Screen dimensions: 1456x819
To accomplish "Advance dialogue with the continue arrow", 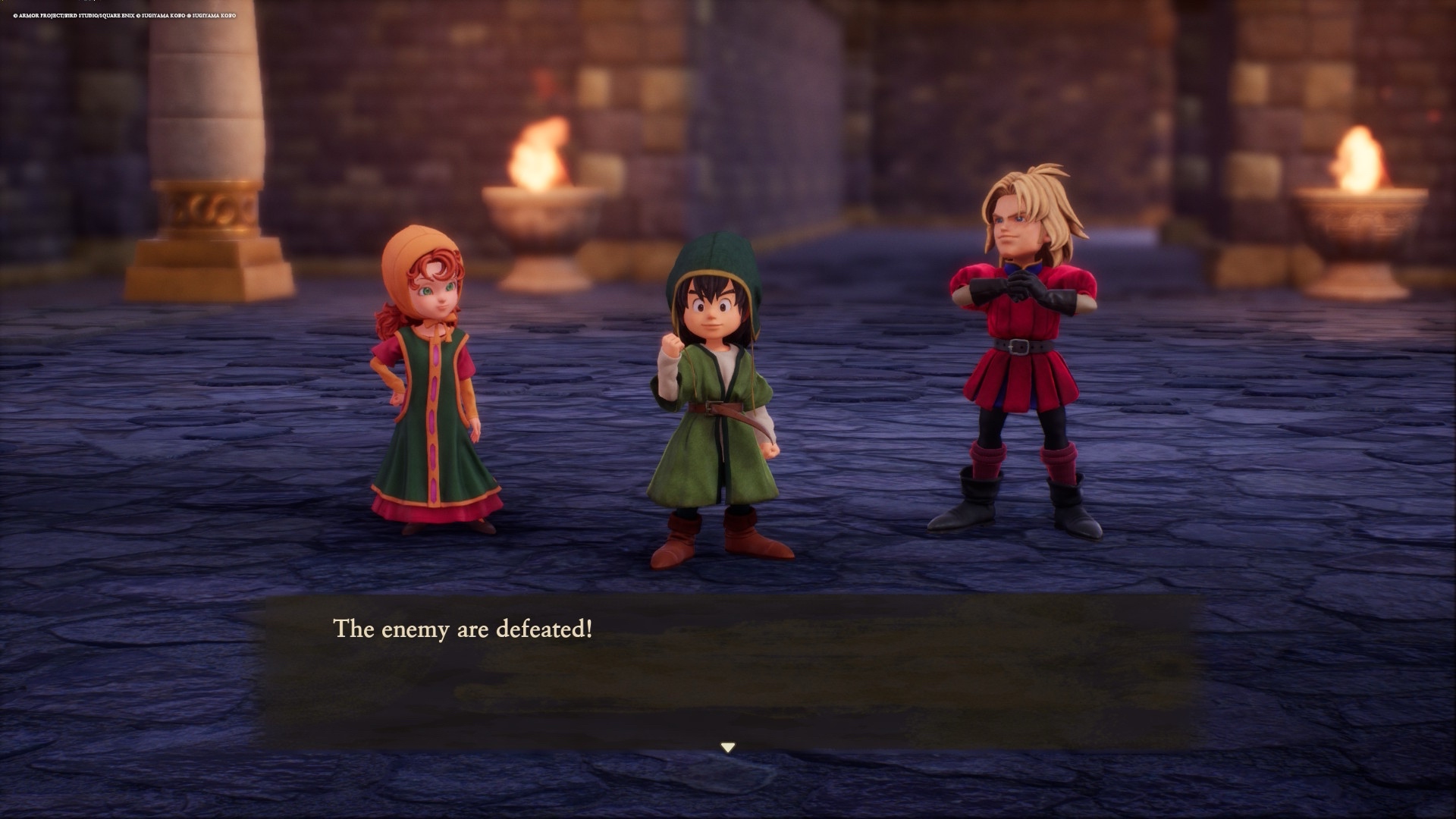I will click(728, 748).
